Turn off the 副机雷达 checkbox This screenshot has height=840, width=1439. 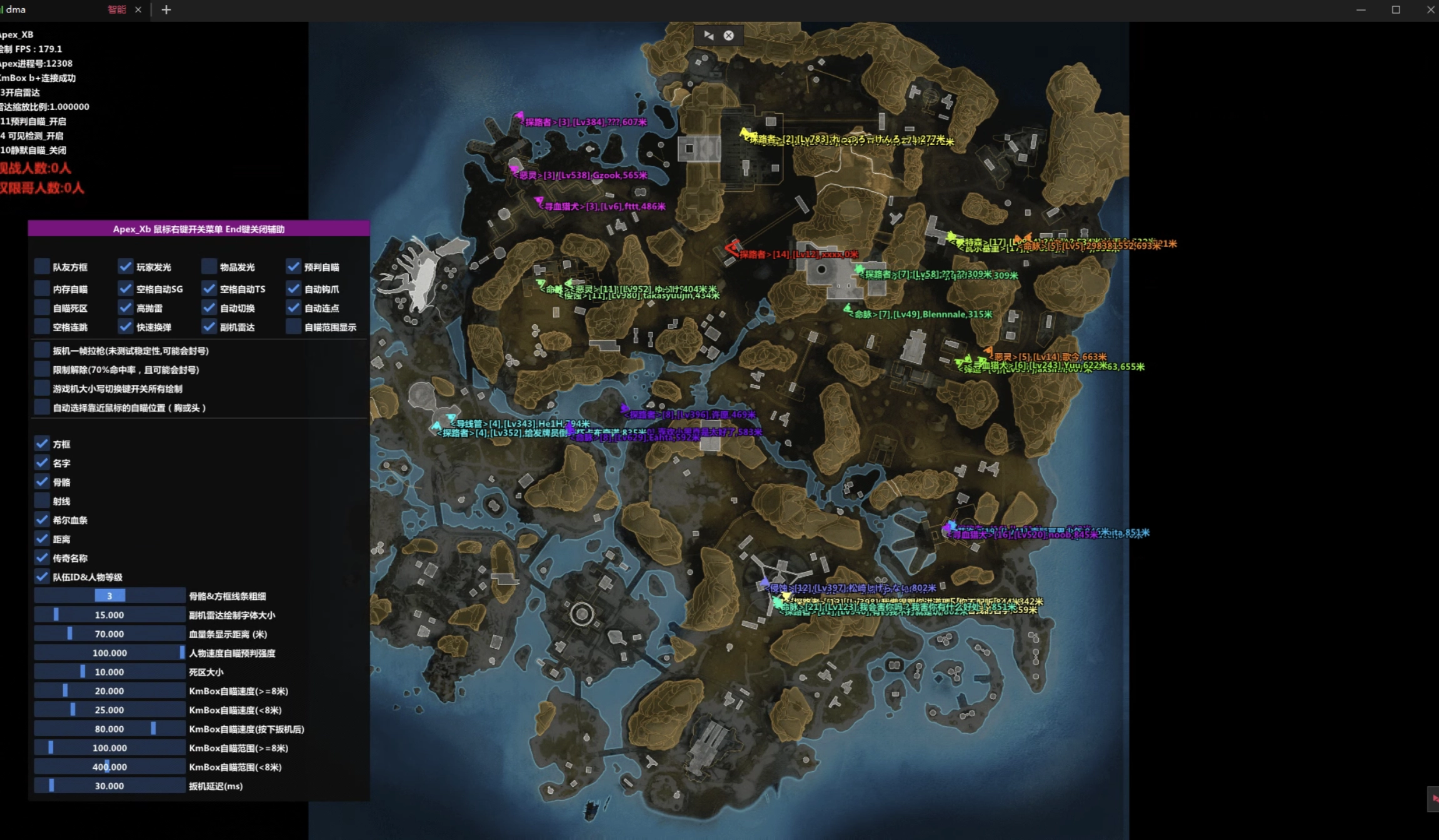209,327
